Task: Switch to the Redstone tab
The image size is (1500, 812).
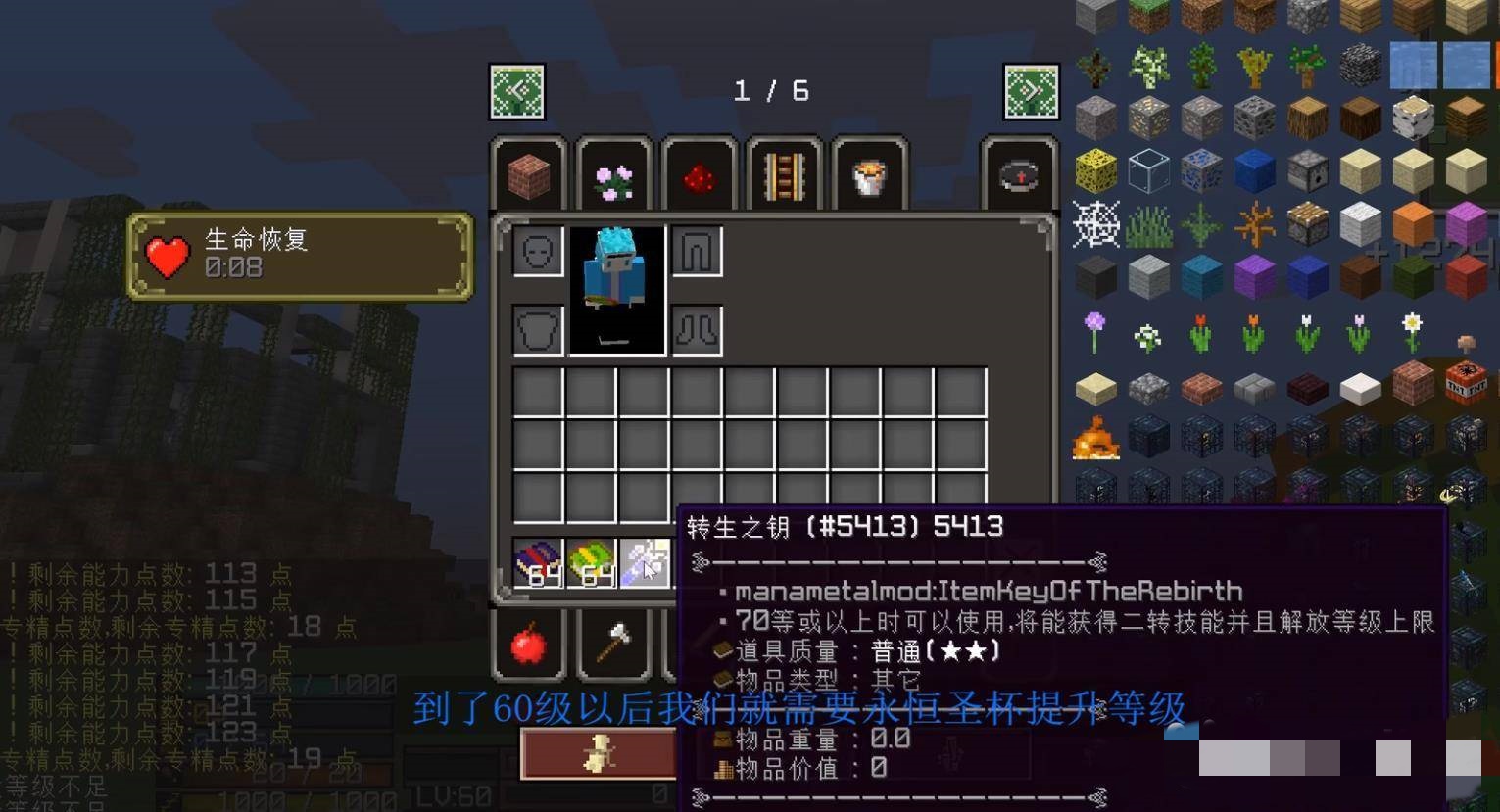Action: point(700,175)
